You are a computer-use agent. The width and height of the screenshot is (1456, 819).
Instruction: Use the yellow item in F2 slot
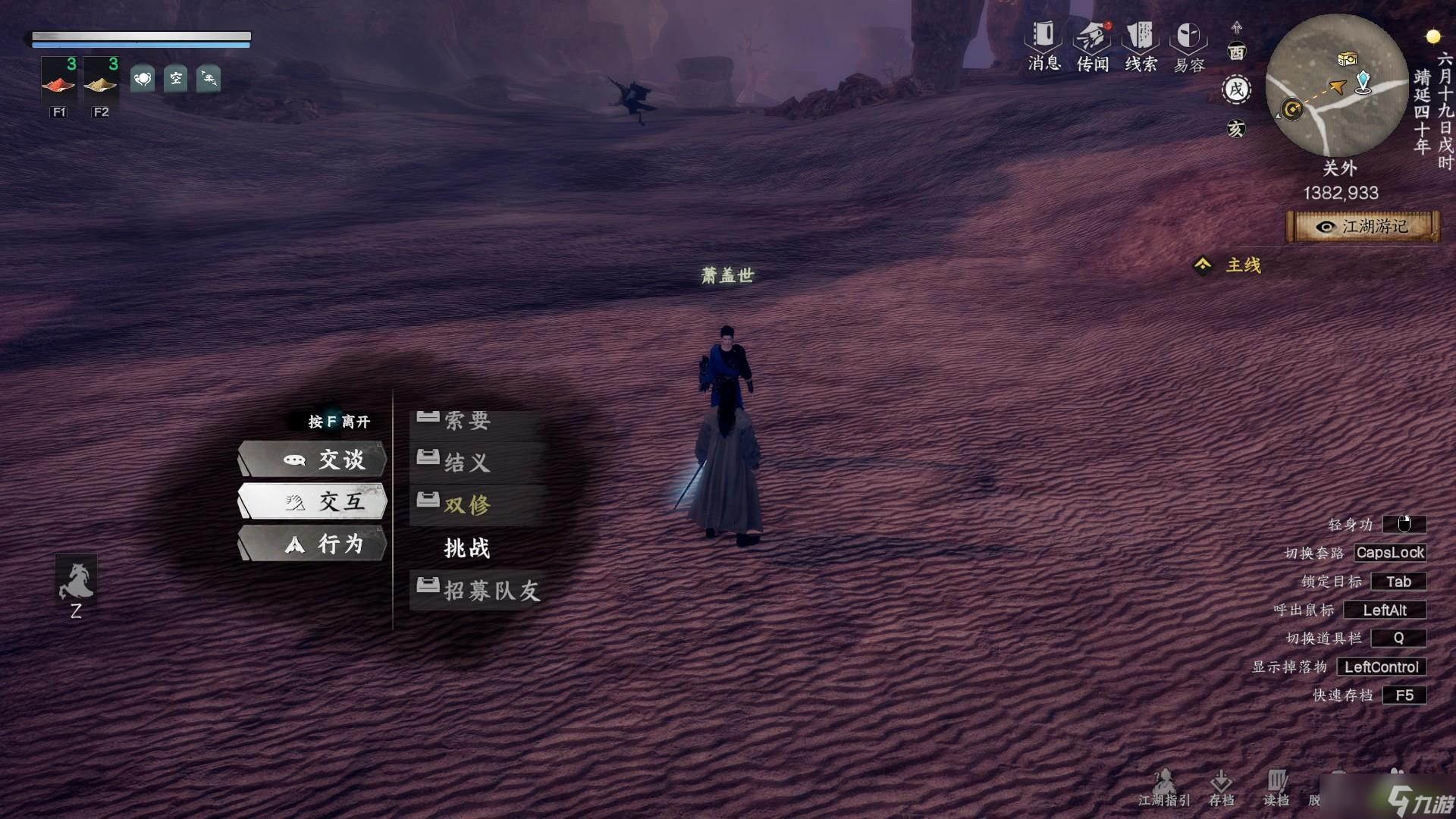101,82
